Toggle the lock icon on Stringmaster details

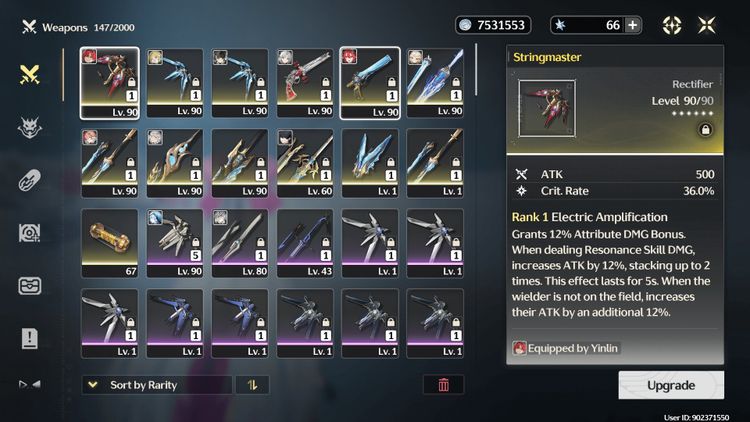(705, 130)
